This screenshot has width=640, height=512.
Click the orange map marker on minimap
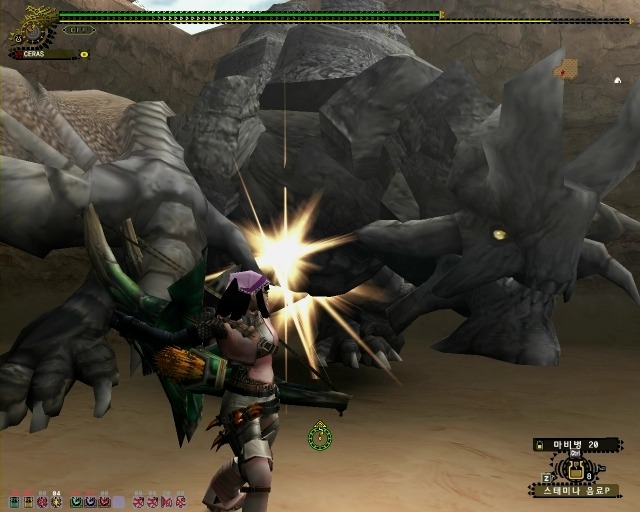[x=567, y=69]
